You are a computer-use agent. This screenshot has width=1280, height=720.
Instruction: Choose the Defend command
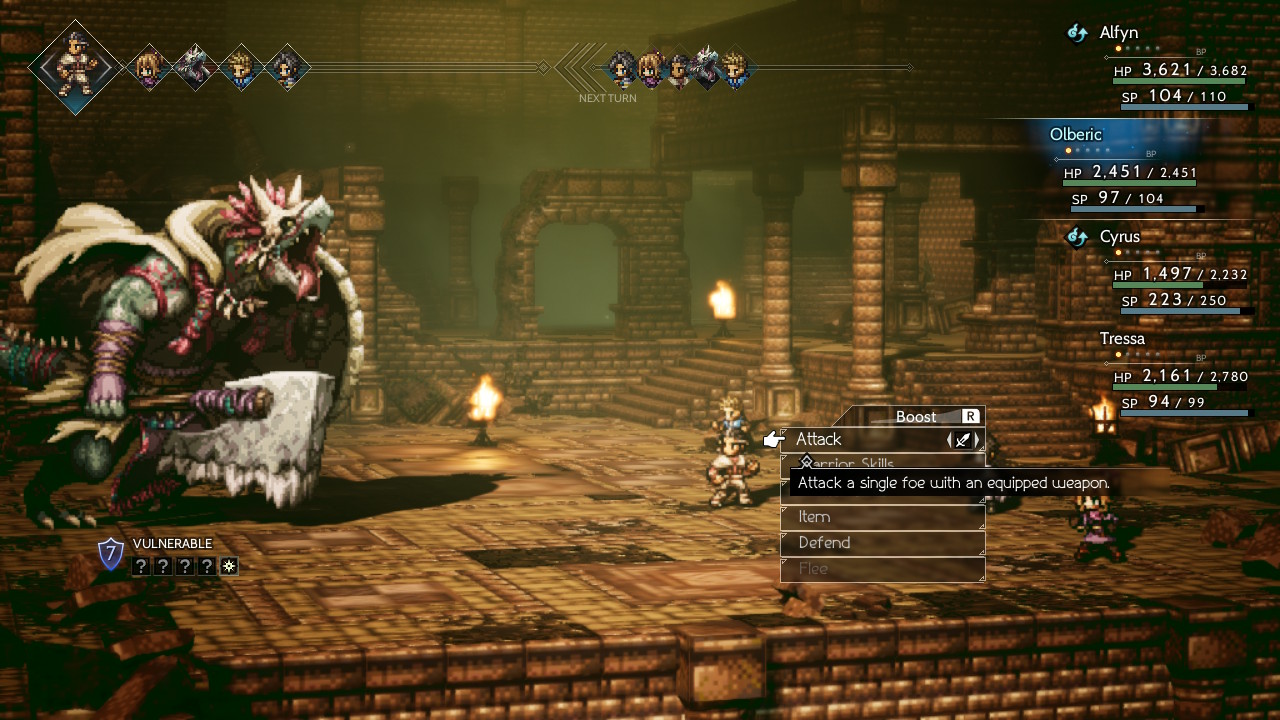pyautogui.click(x=880, y=543)
